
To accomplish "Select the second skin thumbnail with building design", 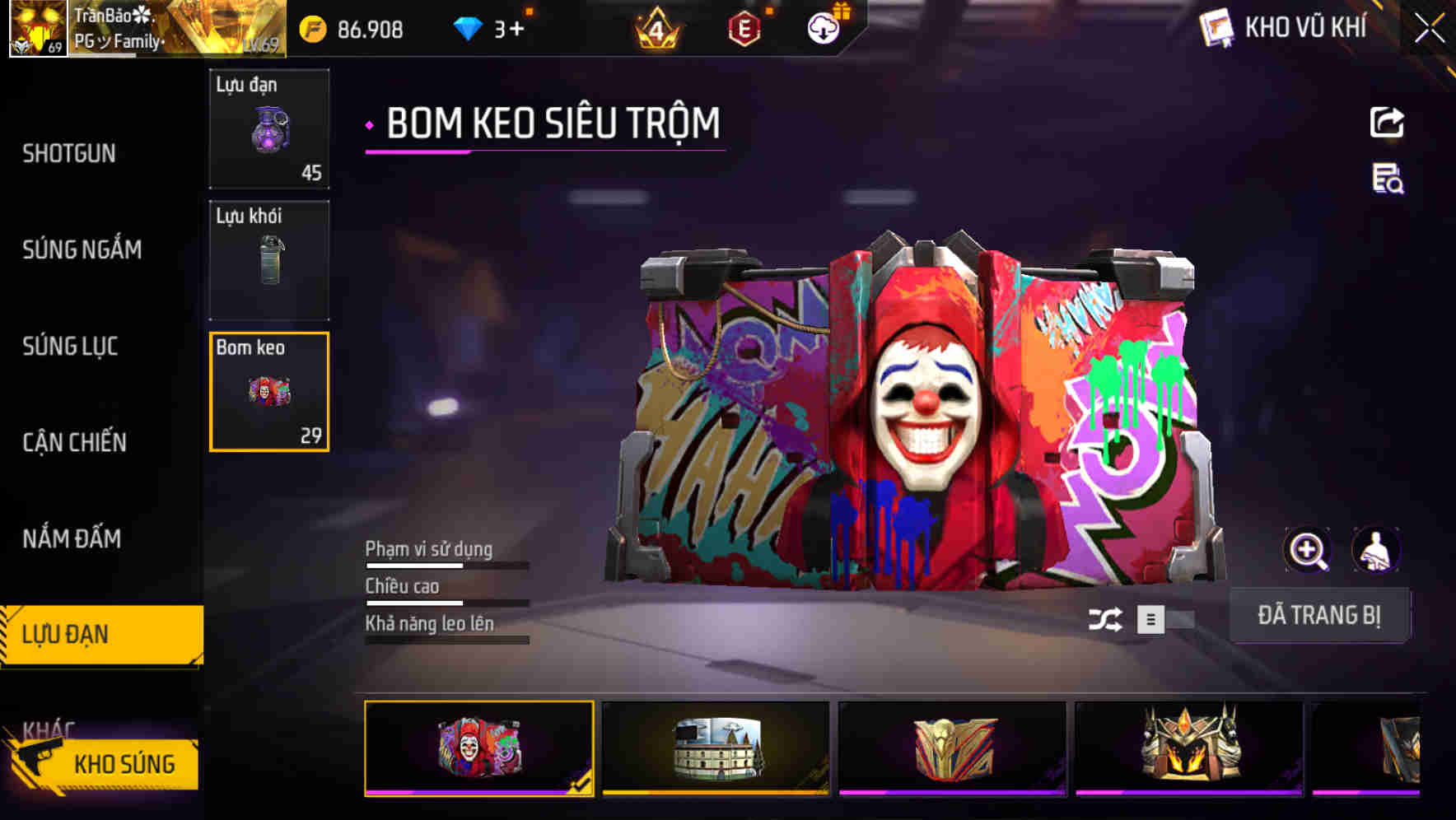I will click(715, 748).
